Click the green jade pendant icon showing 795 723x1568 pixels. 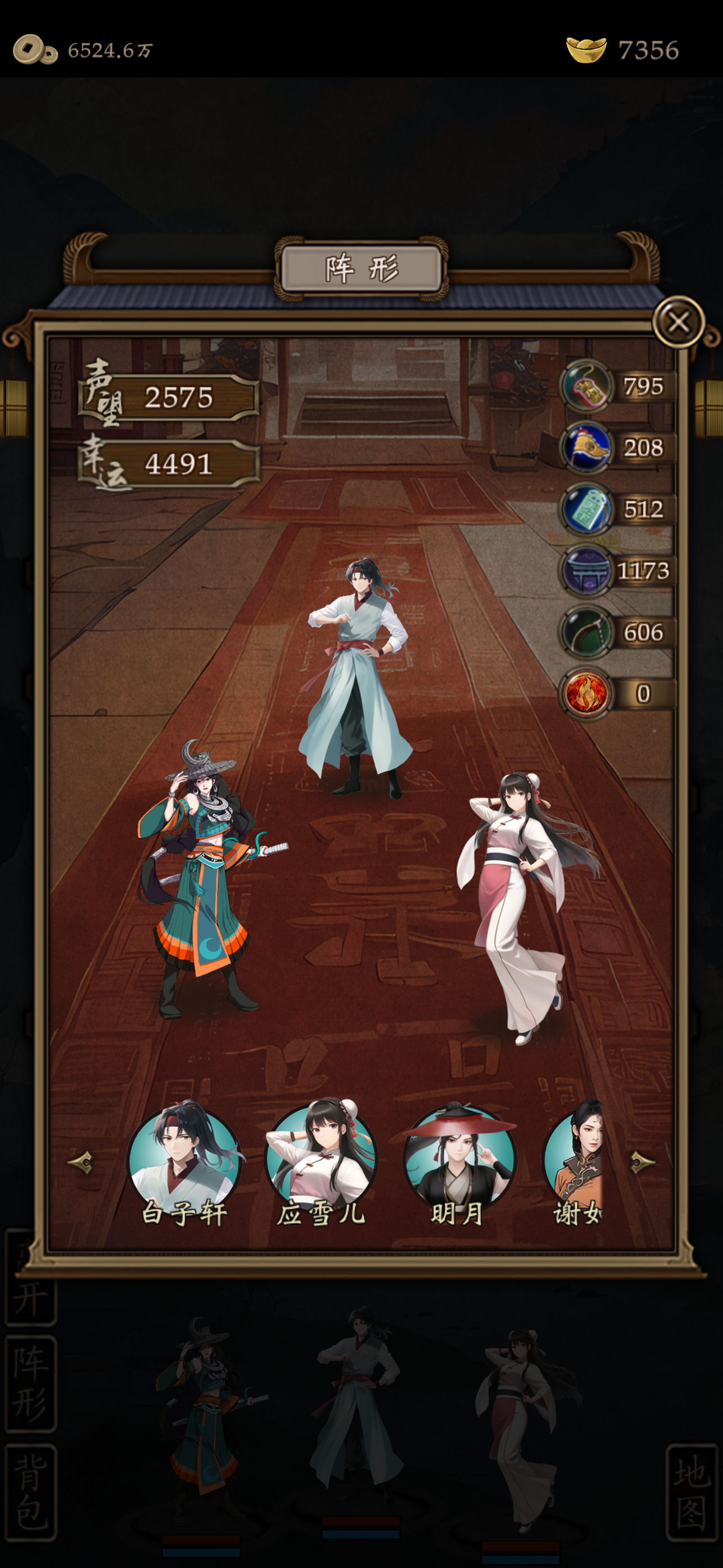pyautogui.click(x=586, y=386)
